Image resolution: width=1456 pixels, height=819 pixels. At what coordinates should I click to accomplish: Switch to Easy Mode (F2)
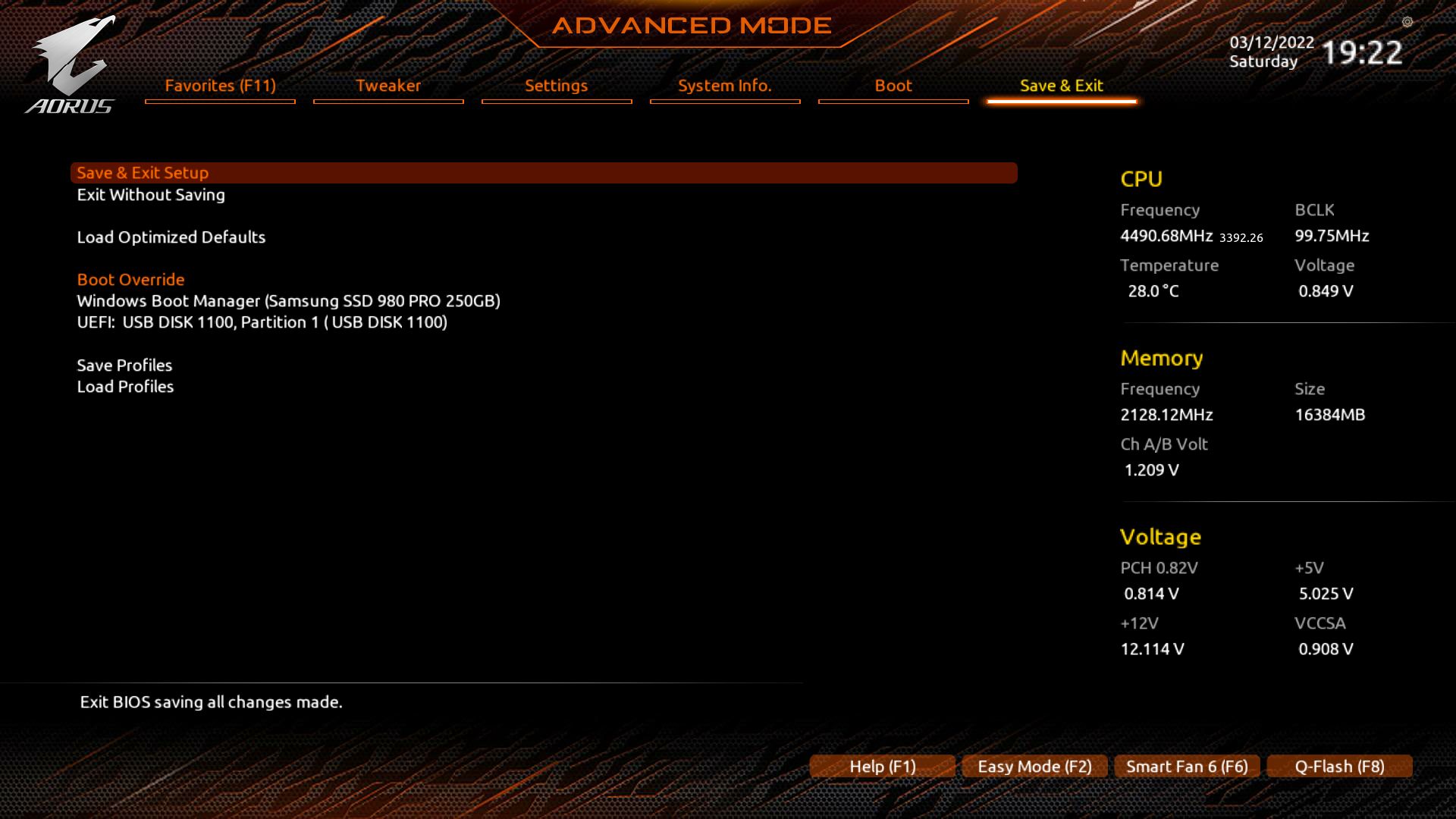1034,767
